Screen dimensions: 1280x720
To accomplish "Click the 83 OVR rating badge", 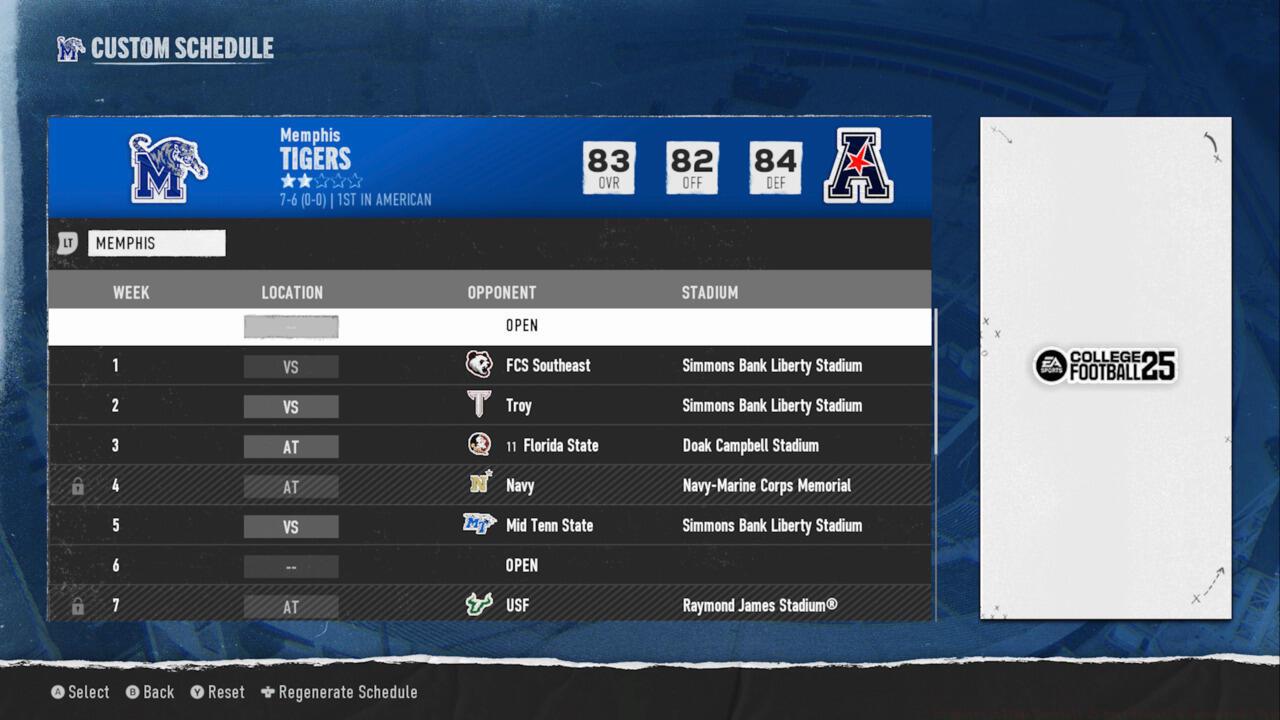I will point(608,167).
